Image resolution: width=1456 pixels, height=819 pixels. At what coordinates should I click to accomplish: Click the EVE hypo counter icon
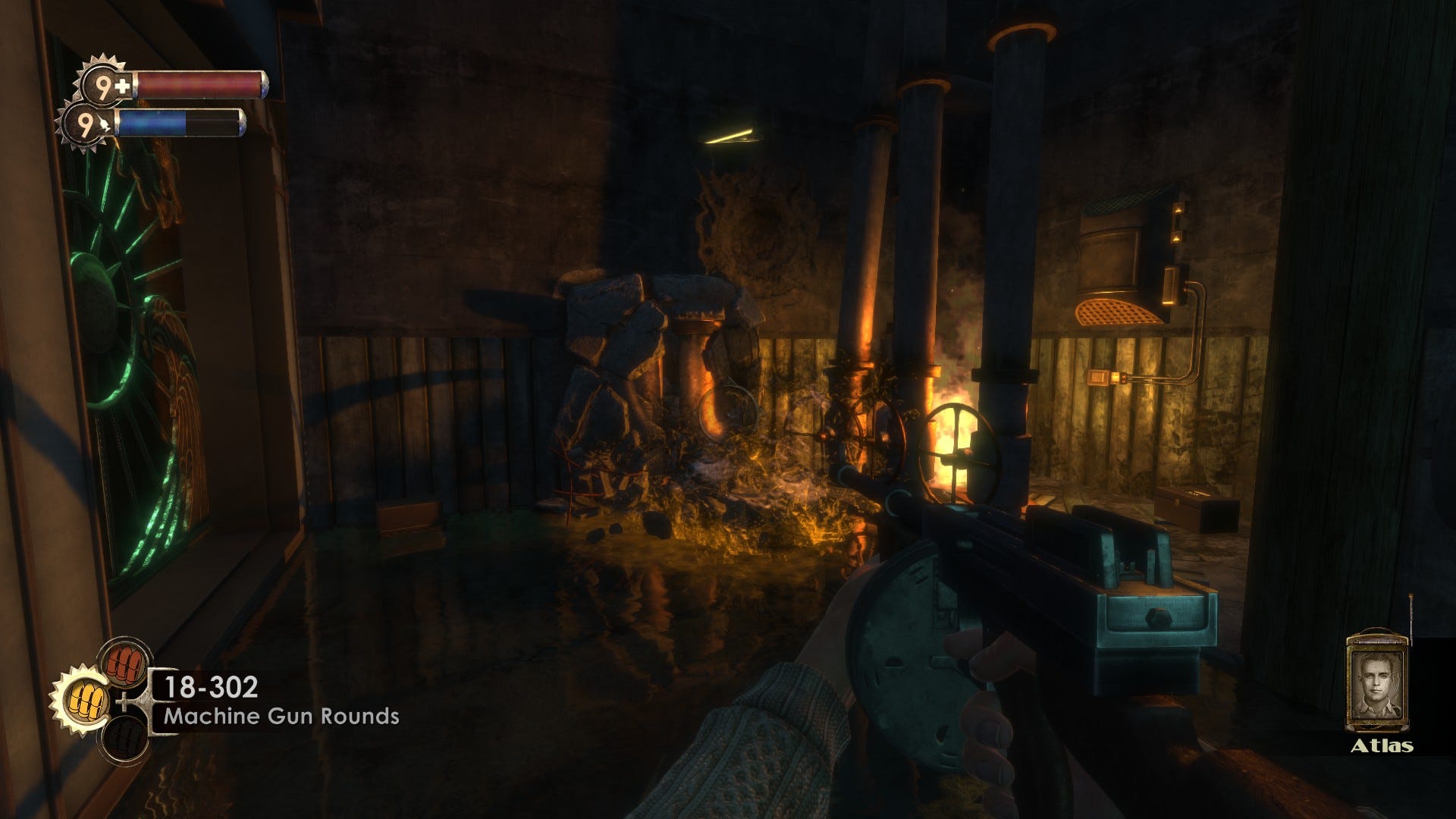[89, 124]
